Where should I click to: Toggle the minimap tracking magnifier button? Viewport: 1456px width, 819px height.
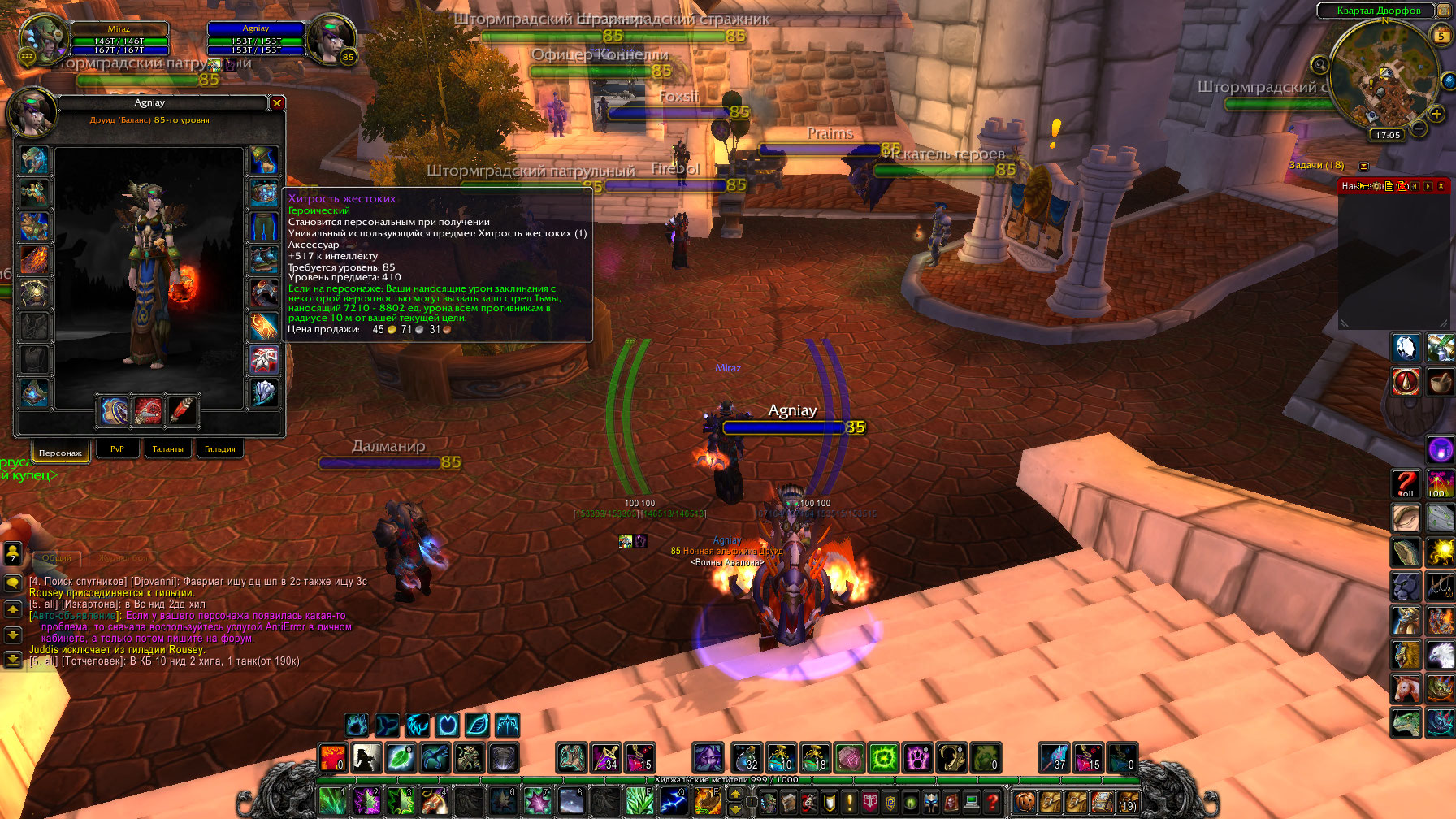click(1319, 64)
